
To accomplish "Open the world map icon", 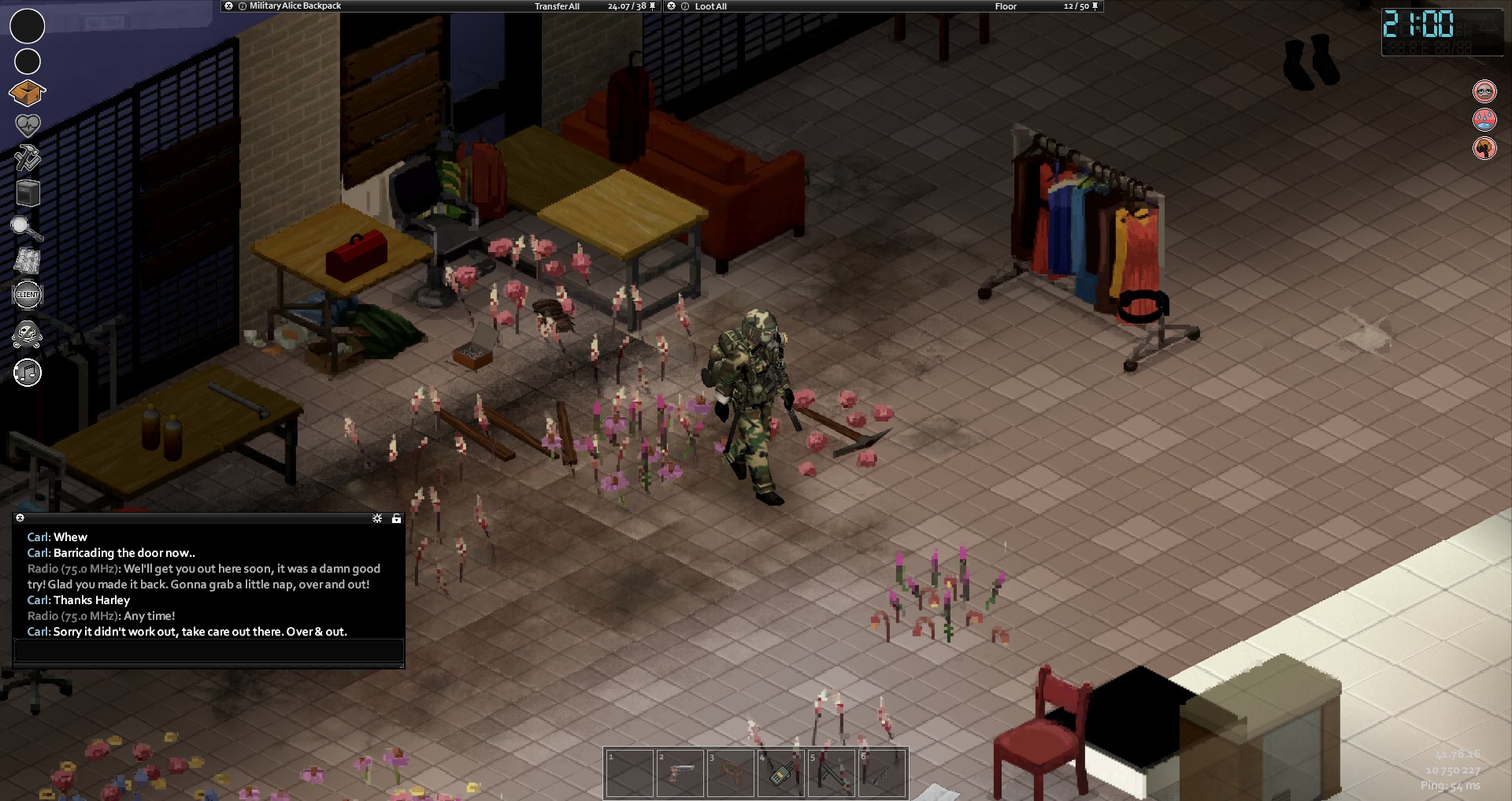I will [28, 261].
